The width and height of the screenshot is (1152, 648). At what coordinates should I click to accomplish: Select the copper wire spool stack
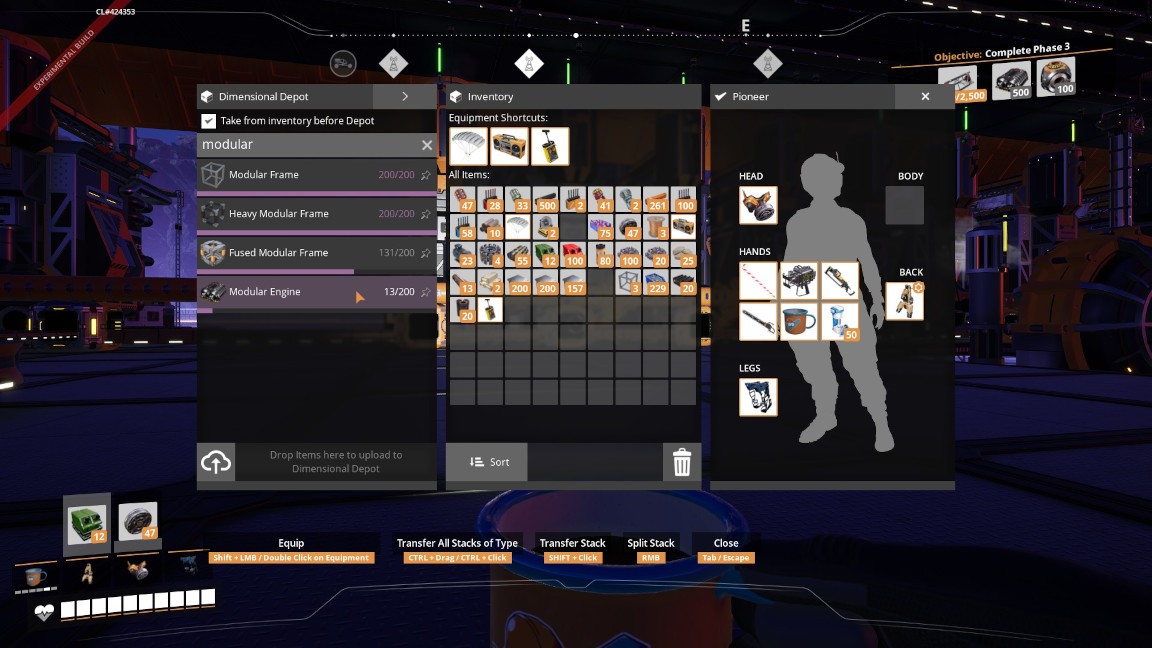tap(655, 228)
